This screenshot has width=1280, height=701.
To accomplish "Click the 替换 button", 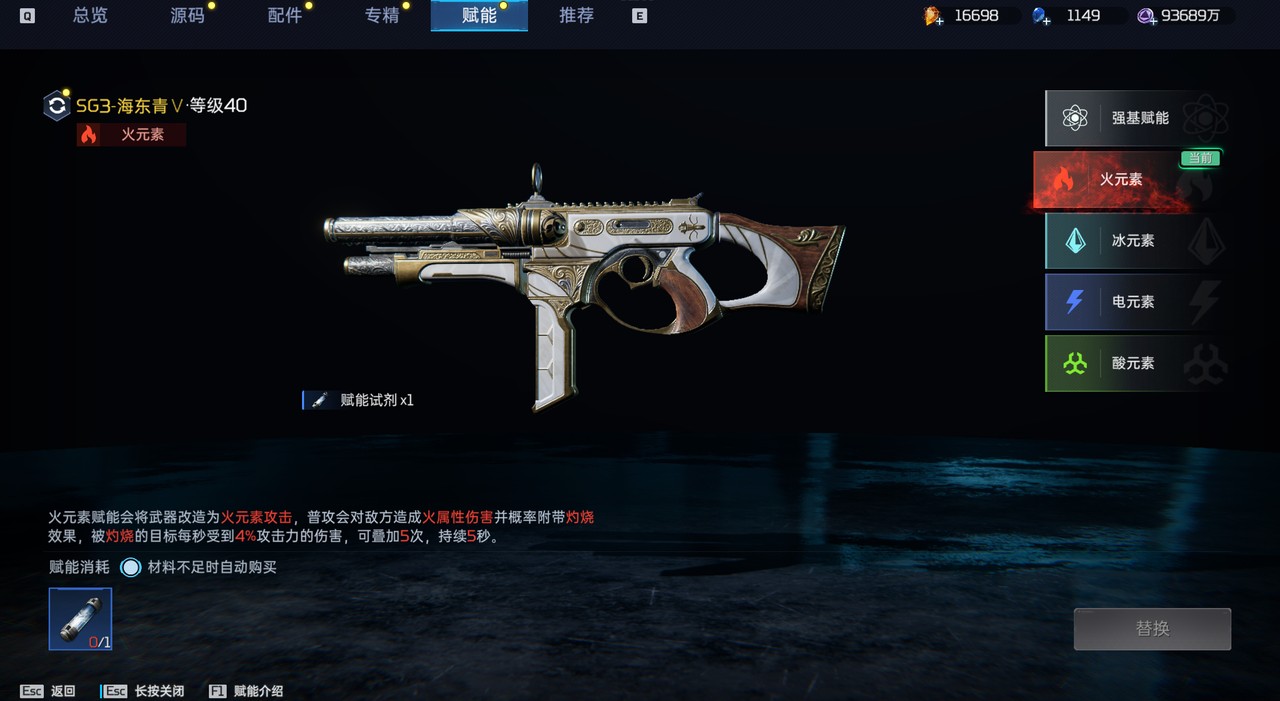I will (1152, 629).
